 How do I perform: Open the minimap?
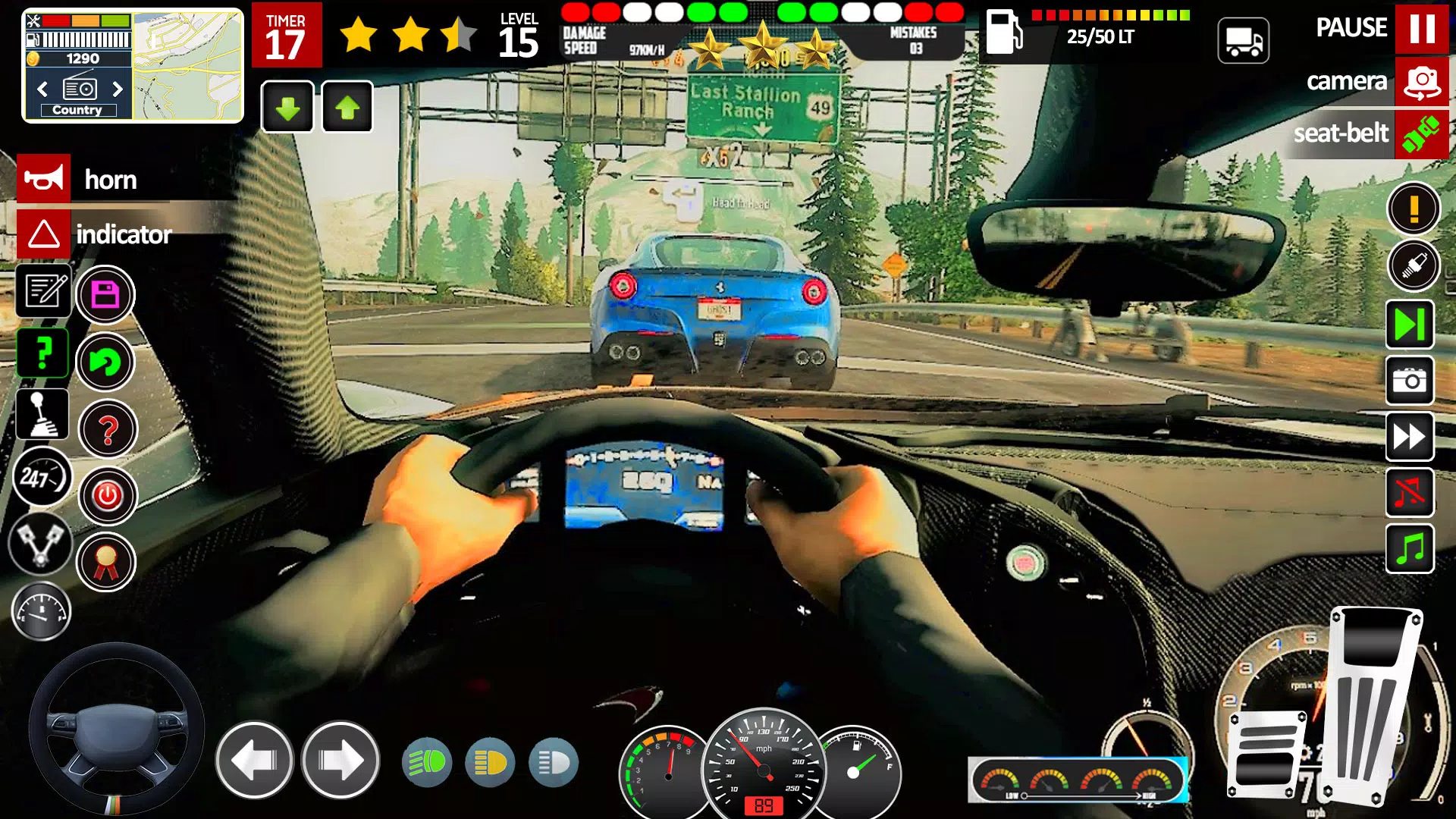tap(187, 66)
